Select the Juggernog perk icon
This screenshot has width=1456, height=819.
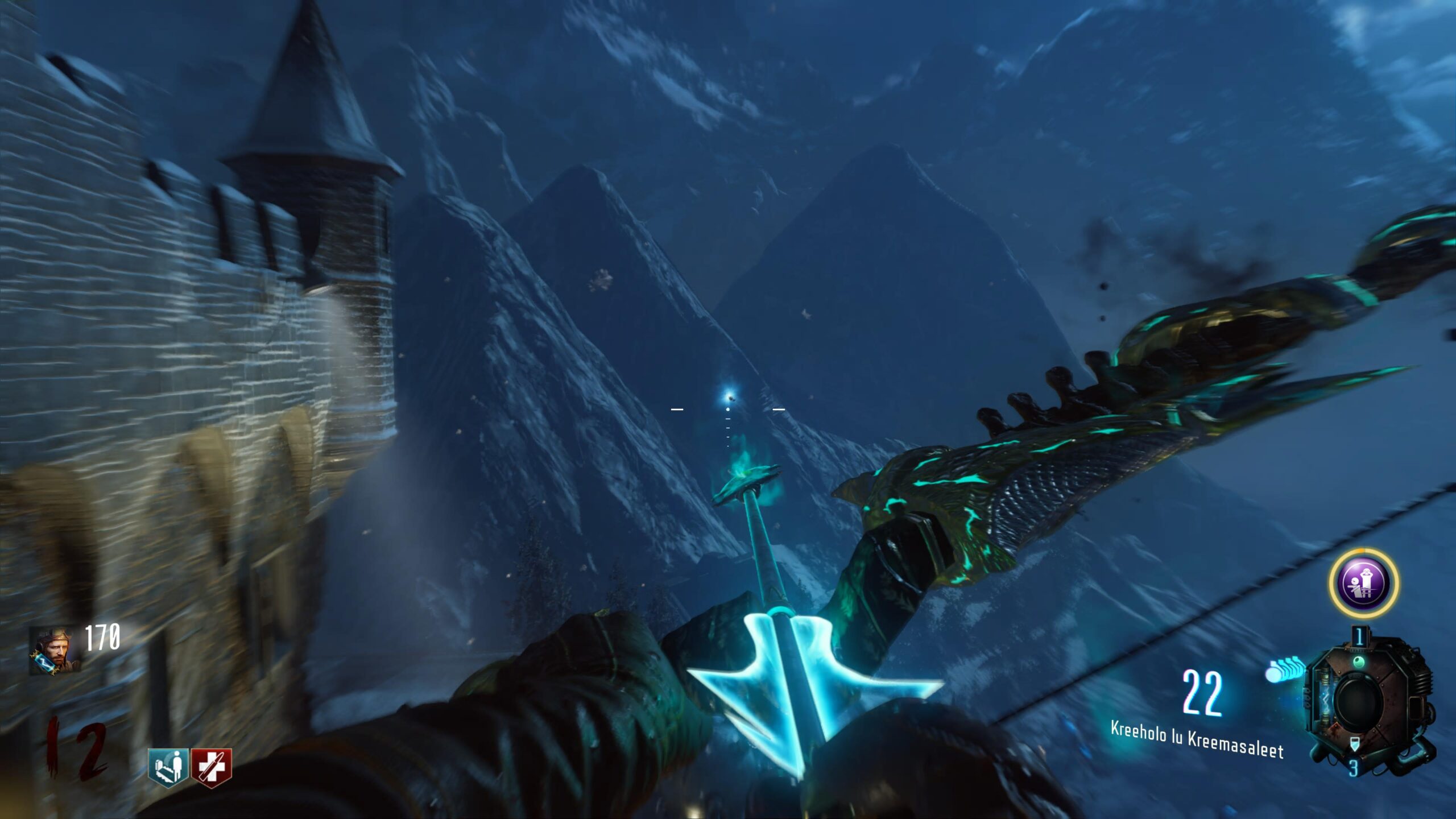pyautogui.click(x=211, y=767)
